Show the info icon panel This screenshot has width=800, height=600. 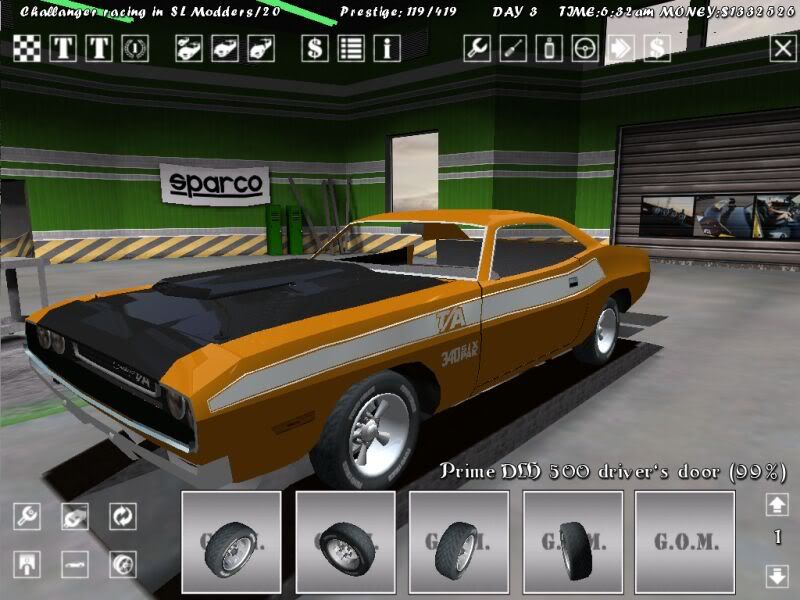pos(387,48)
